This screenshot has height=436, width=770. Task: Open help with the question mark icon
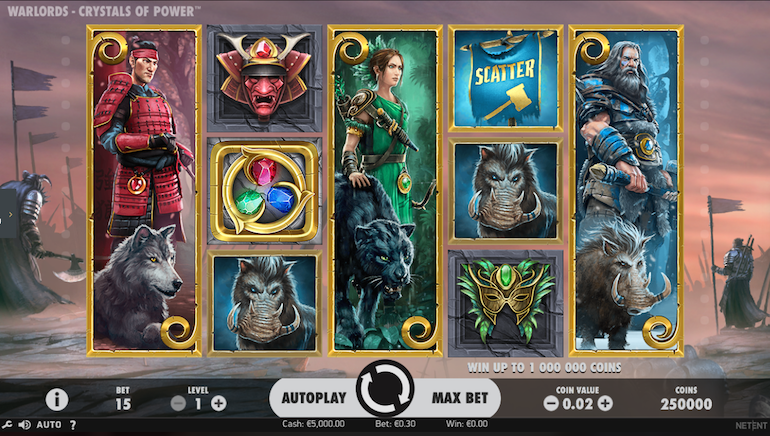point(72,425)
